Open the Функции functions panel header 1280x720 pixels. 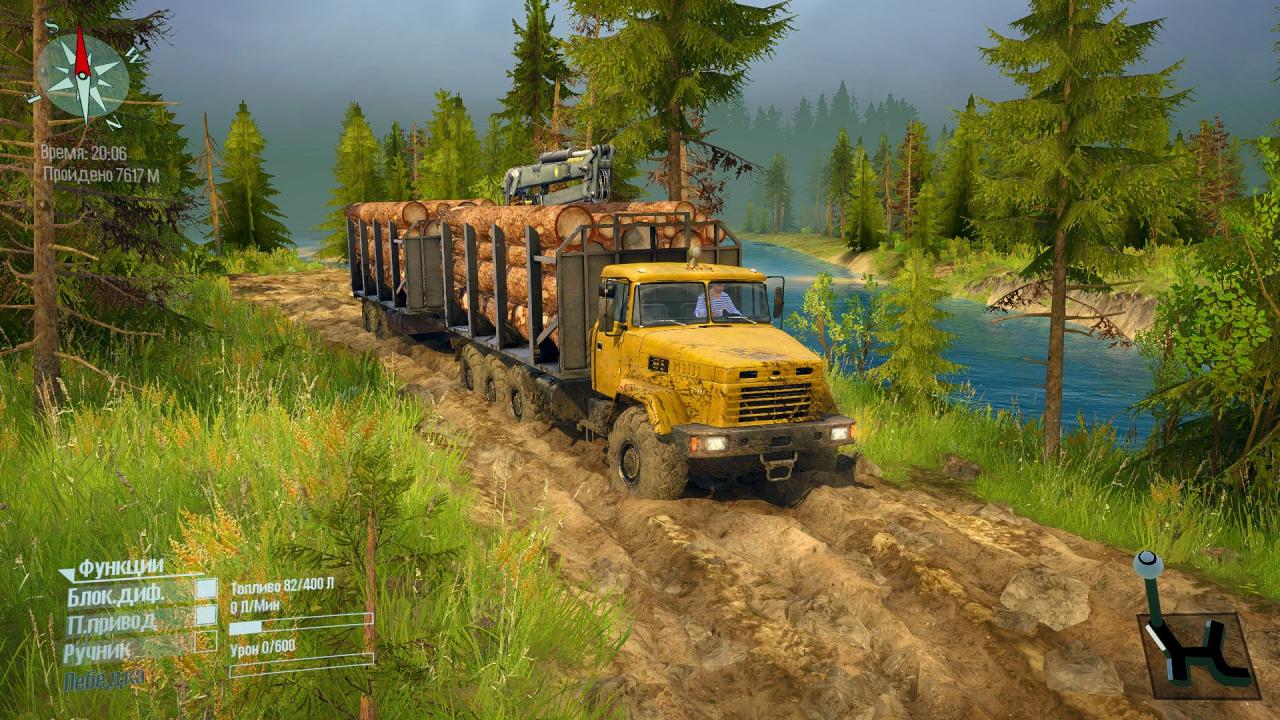(118, 568)
